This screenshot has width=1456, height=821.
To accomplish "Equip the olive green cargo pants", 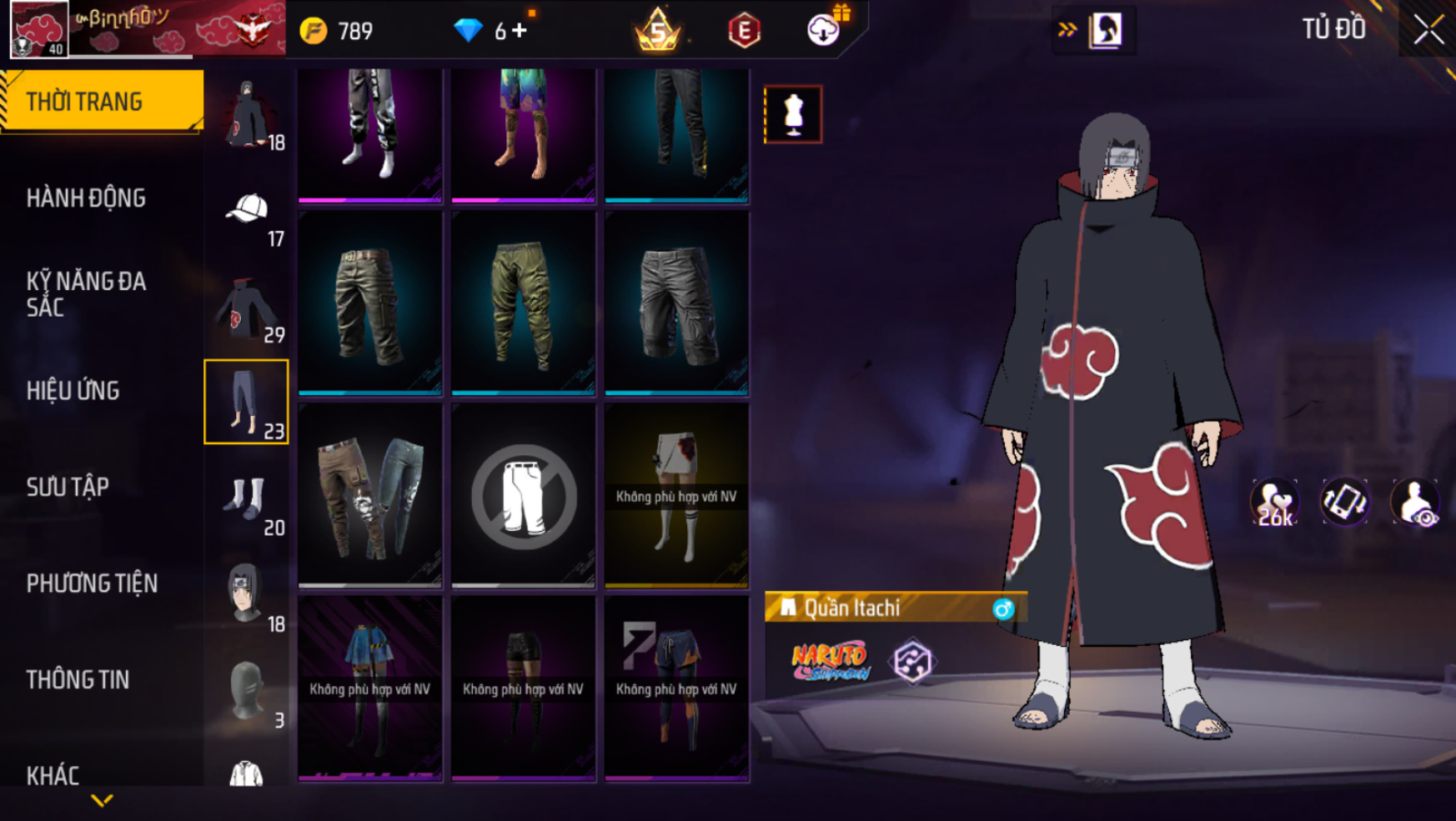I will [523, 303].
